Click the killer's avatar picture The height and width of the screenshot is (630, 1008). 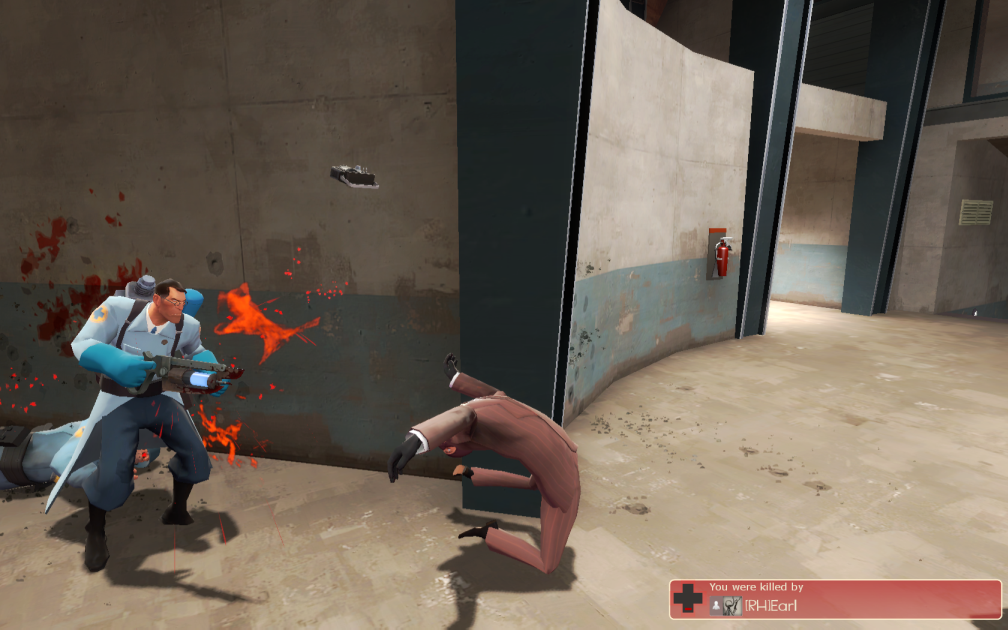[732, 605]
